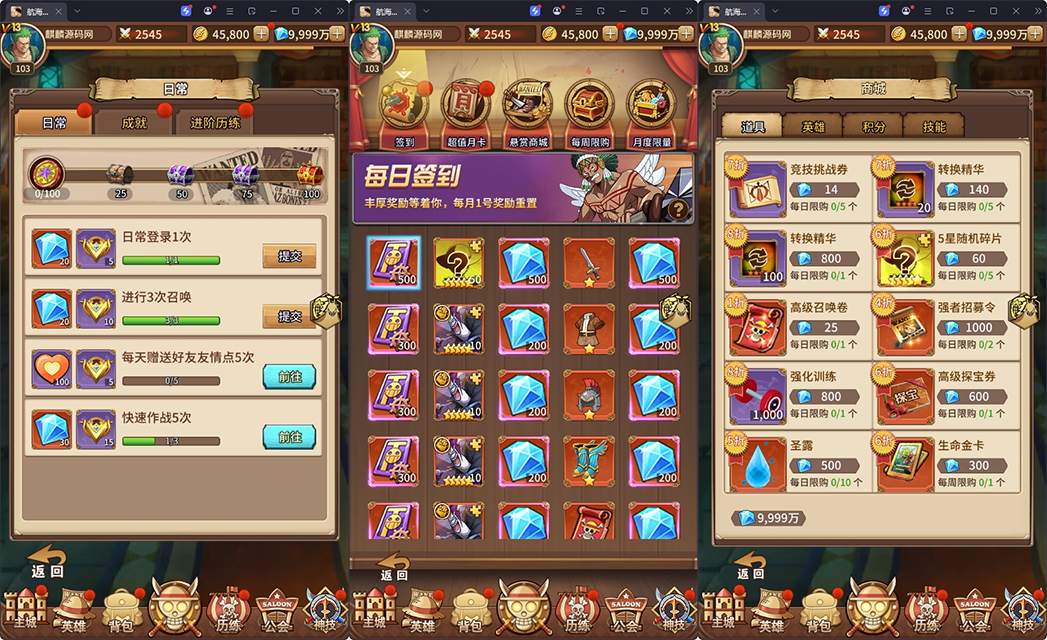Screen dimensions: 1047x640
Task: Open the 悬赏商城 bounty shop
Action: pos(527,109)
